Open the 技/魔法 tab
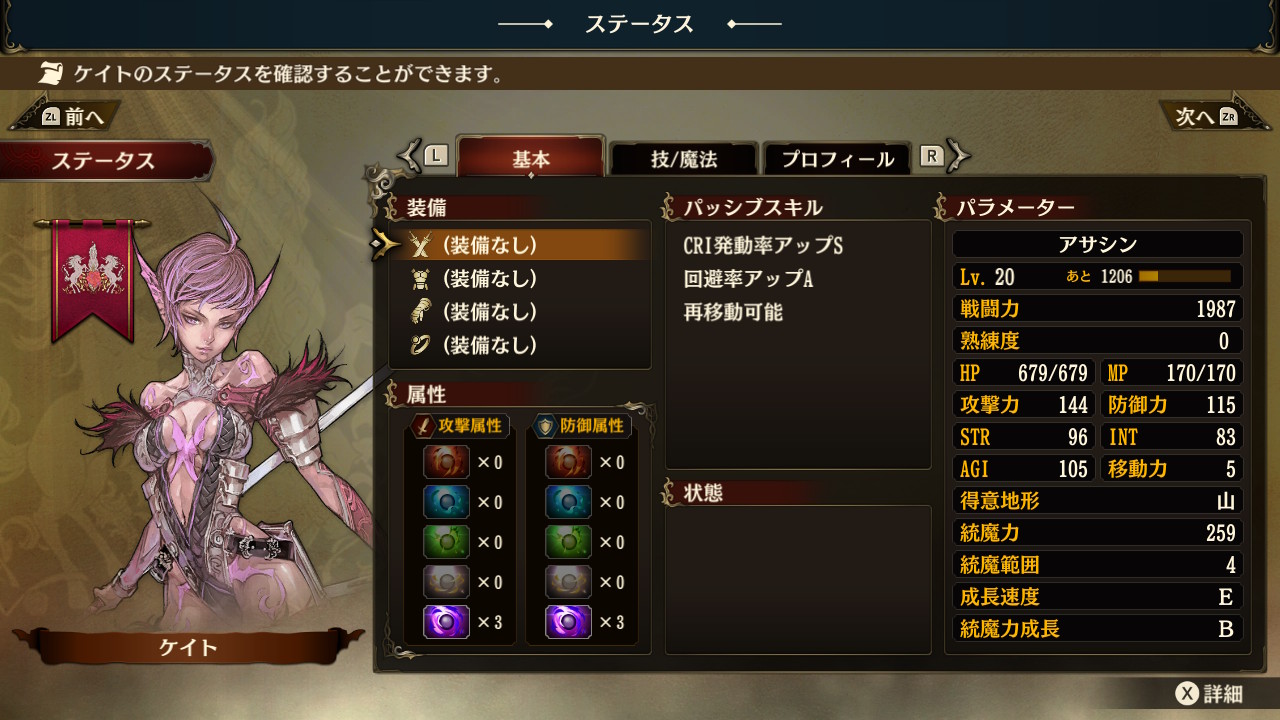 pos(684,159)
